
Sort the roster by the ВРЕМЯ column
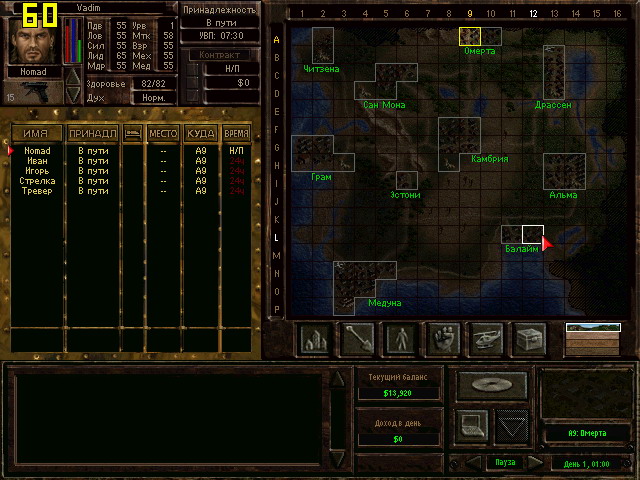click(236, 133)
